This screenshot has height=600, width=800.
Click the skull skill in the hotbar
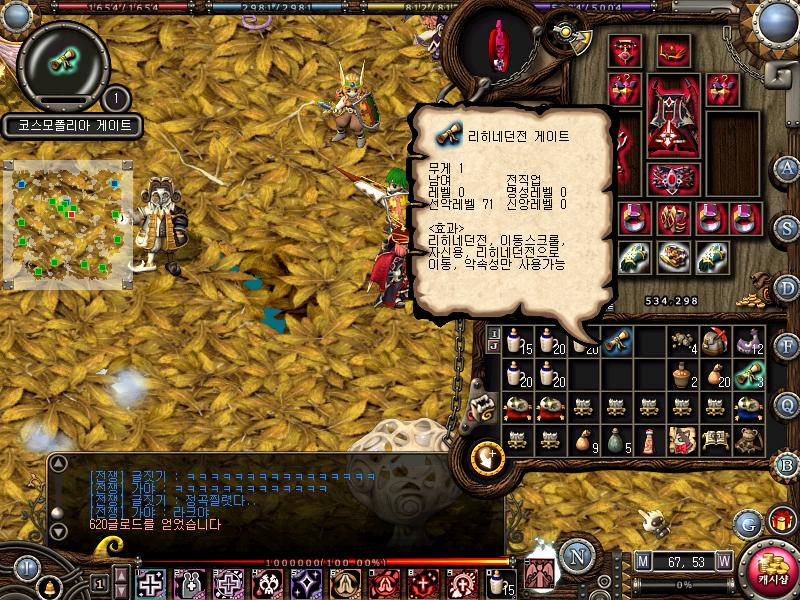pyautogui.click(x=267, y=583)
